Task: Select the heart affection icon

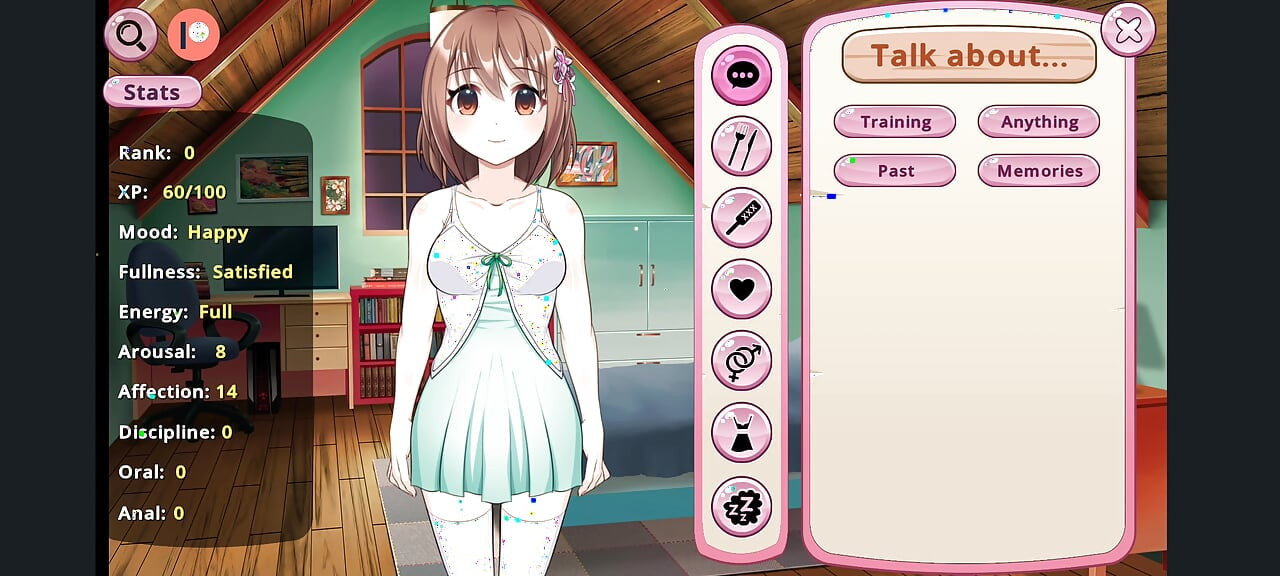Action: click(x=741, y=289)
